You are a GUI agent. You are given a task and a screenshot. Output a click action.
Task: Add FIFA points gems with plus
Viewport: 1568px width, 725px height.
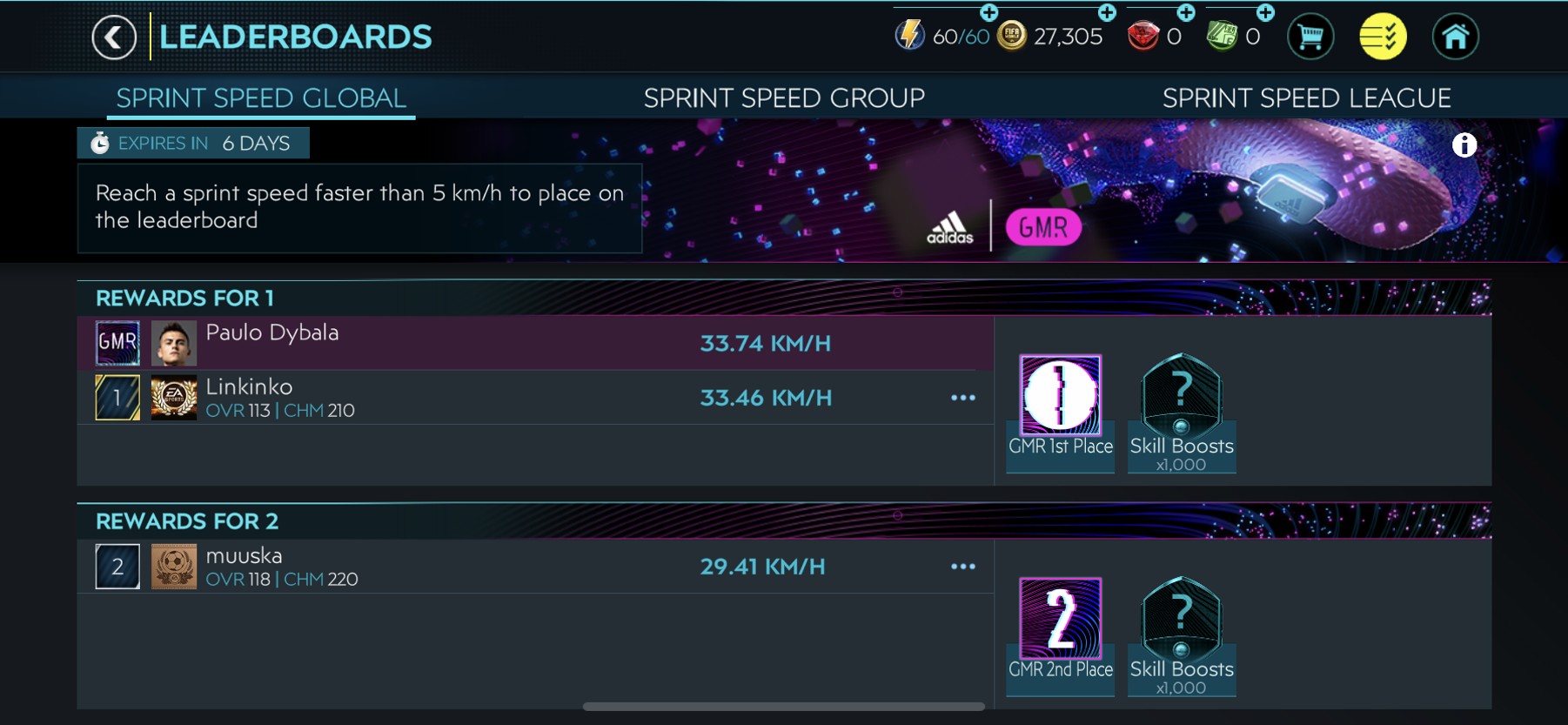pyautogui.click(x=1186, y=12)
